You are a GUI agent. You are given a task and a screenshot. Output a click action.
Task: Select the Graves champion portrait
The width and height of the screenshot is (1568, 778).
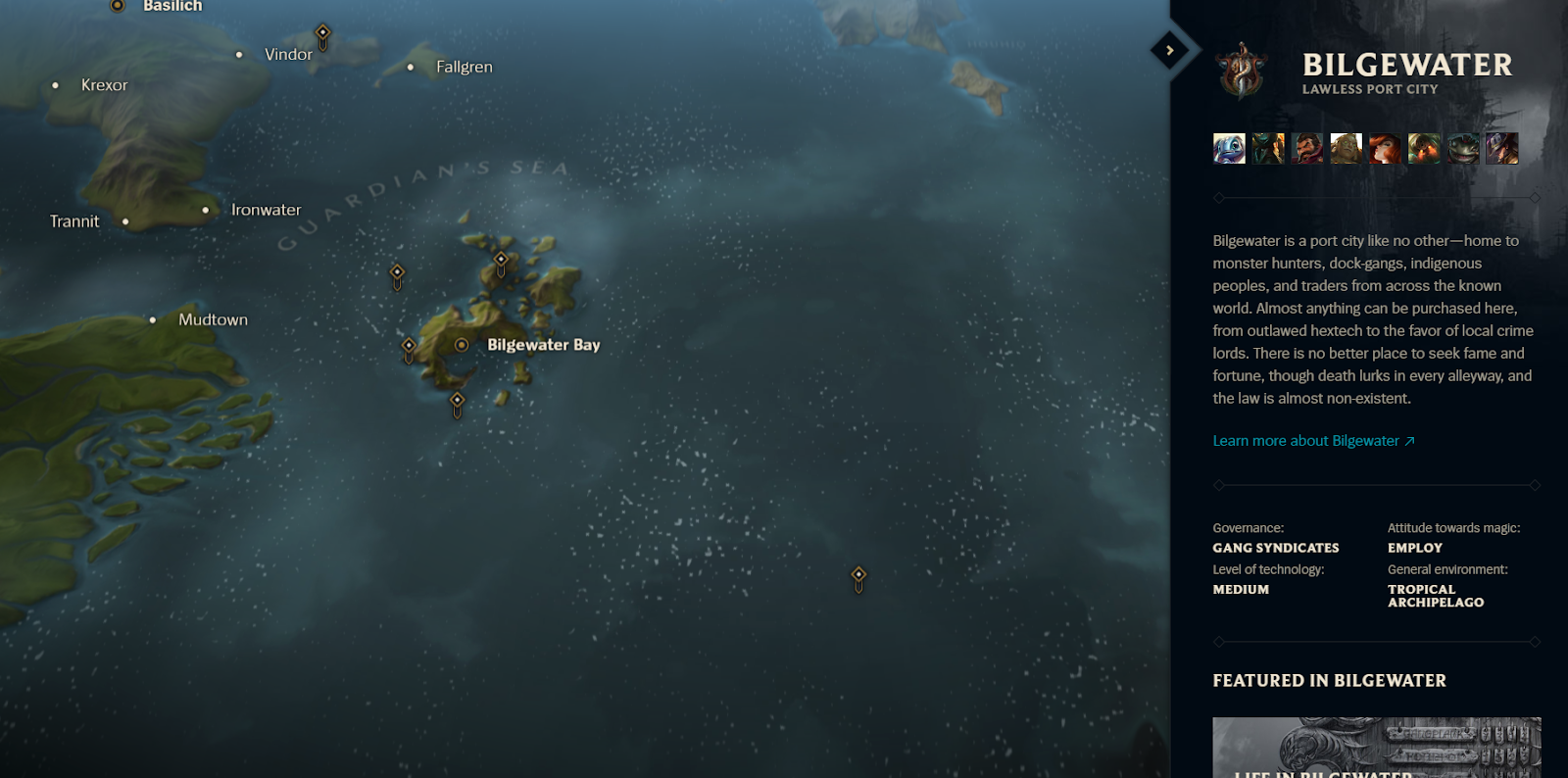pyautogui.click(x=1307, y=148)
